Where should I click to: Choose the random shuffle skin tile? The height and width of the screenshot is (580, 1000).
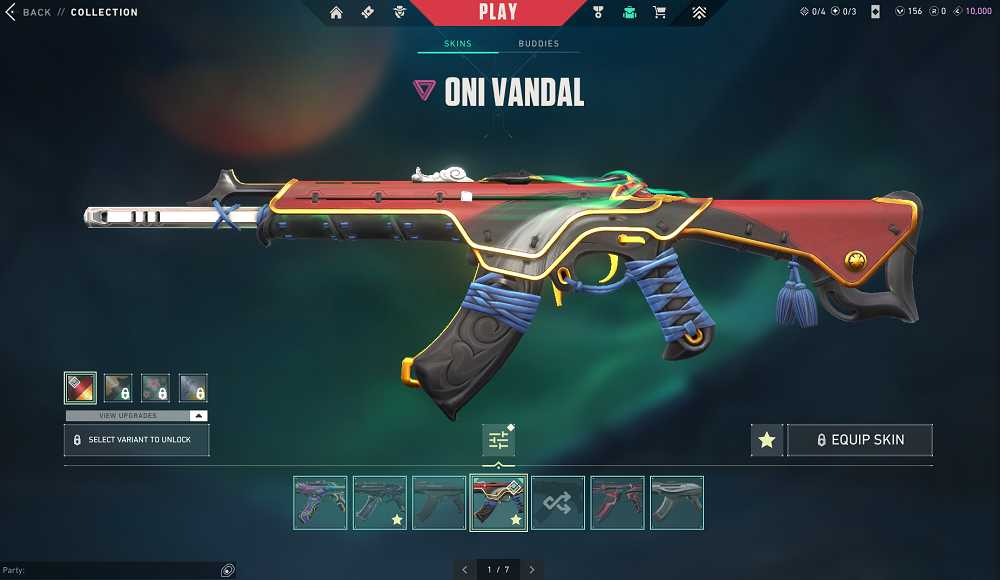coord(558,502)
